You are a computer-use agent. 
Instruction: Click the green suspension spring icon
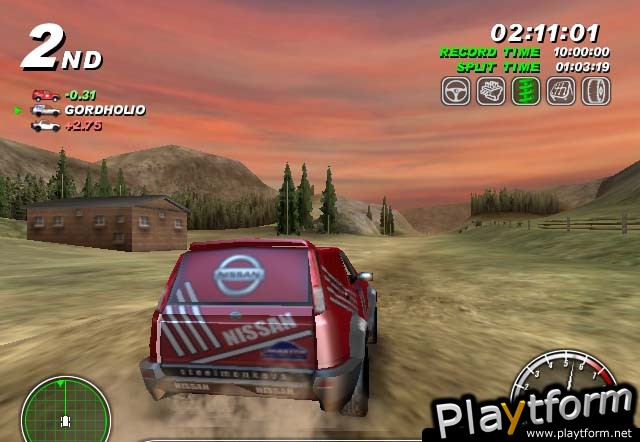click(526, 91)
